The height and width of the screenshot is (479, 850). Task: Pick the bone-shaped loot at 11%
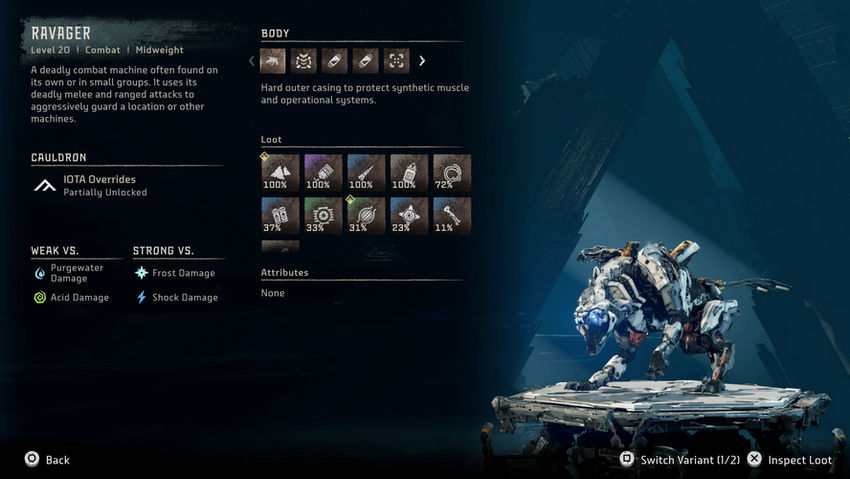(x=452, y=215)
